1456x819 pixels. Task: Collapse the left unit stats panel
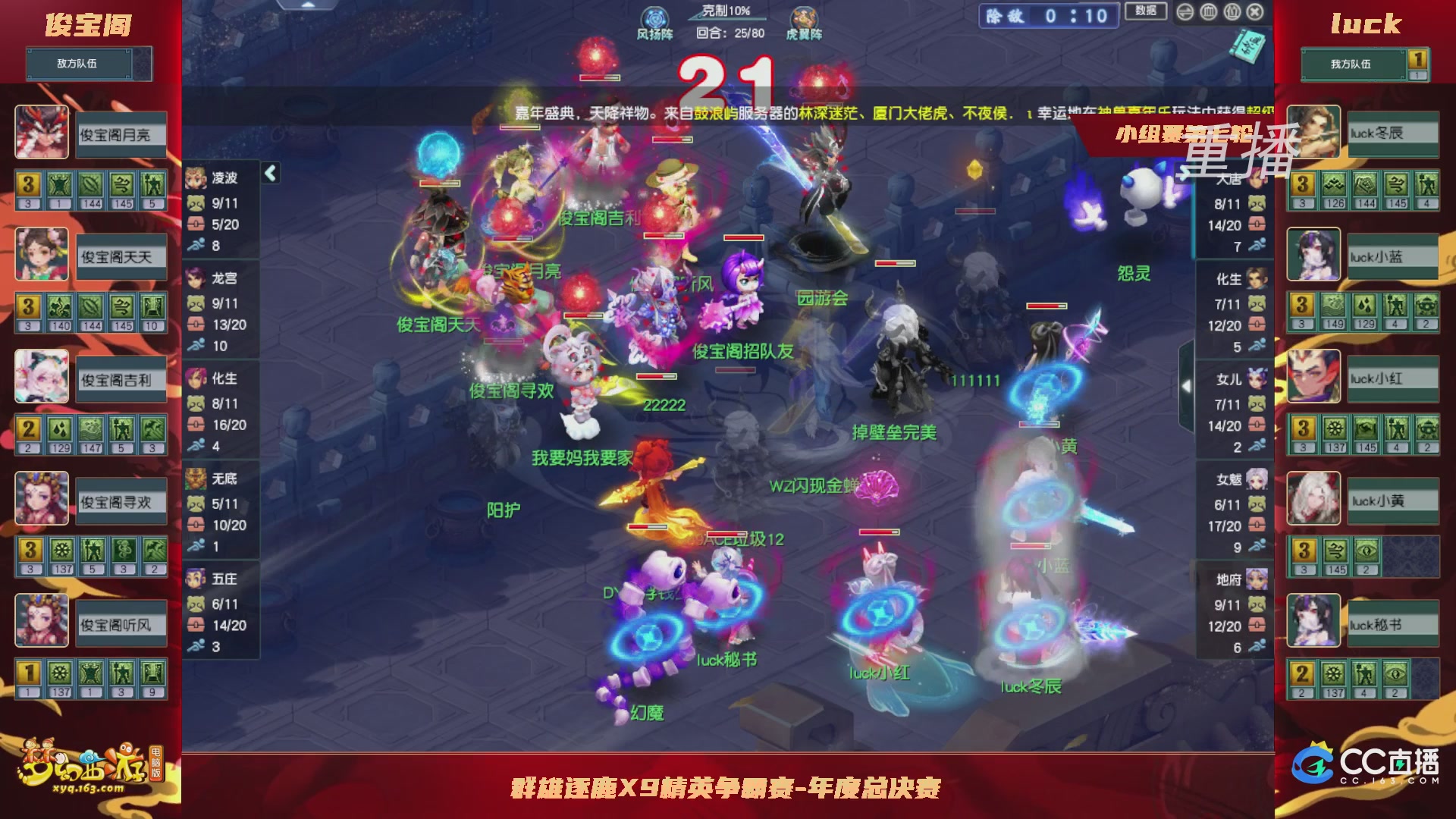click(269, 172)
